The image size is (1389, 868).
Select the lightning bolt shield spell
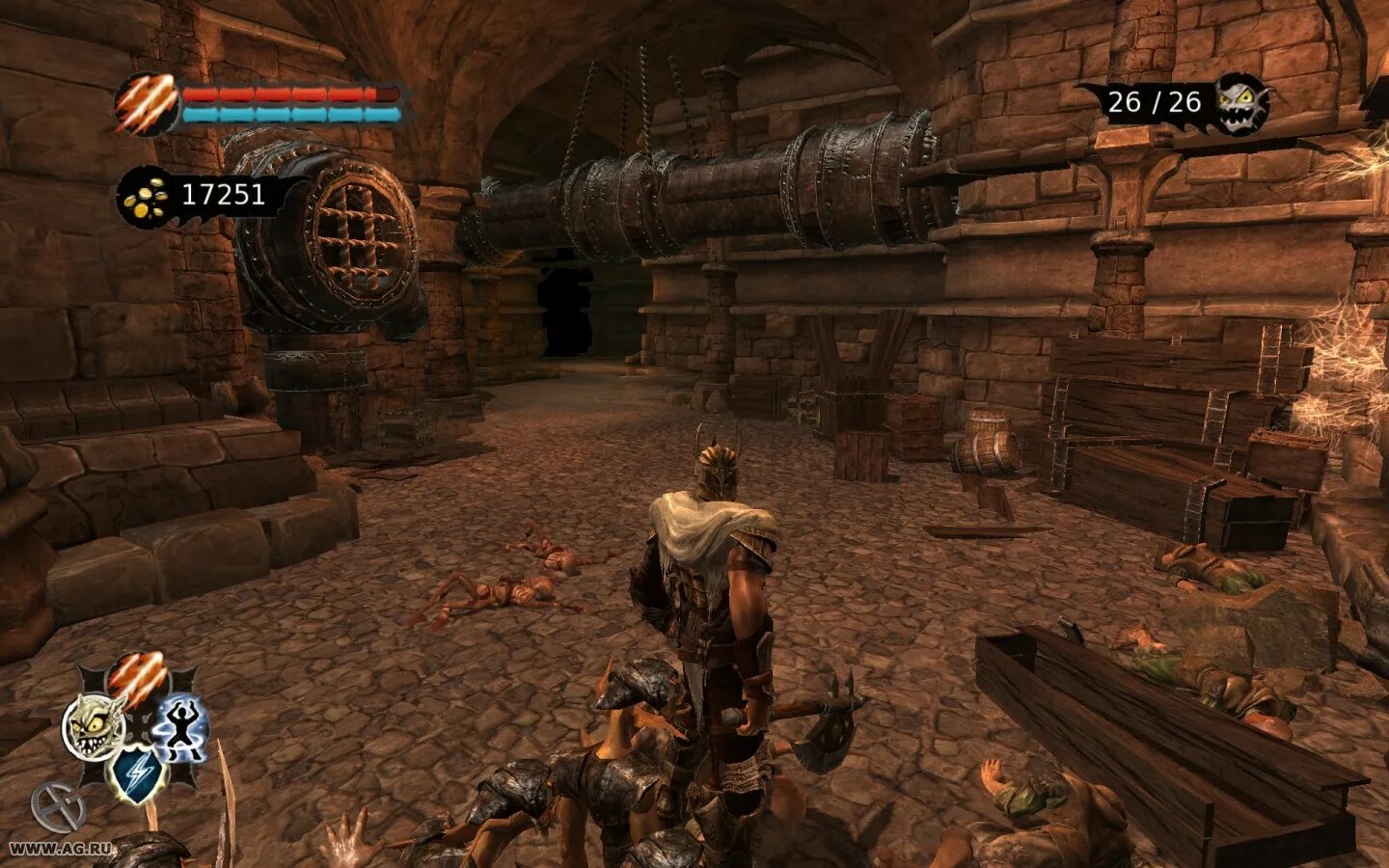pyautogui.click(x=136, y=773)
